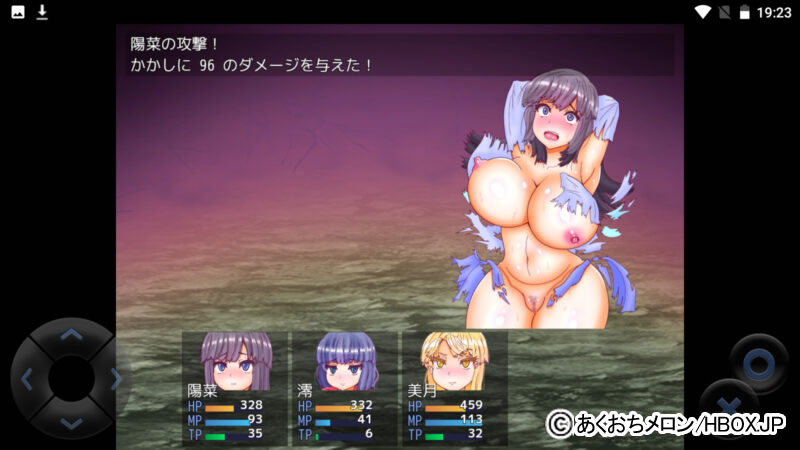800x450 pixels.
Task: Tap the blue X cancel button
Action: [x=729, y=403]
